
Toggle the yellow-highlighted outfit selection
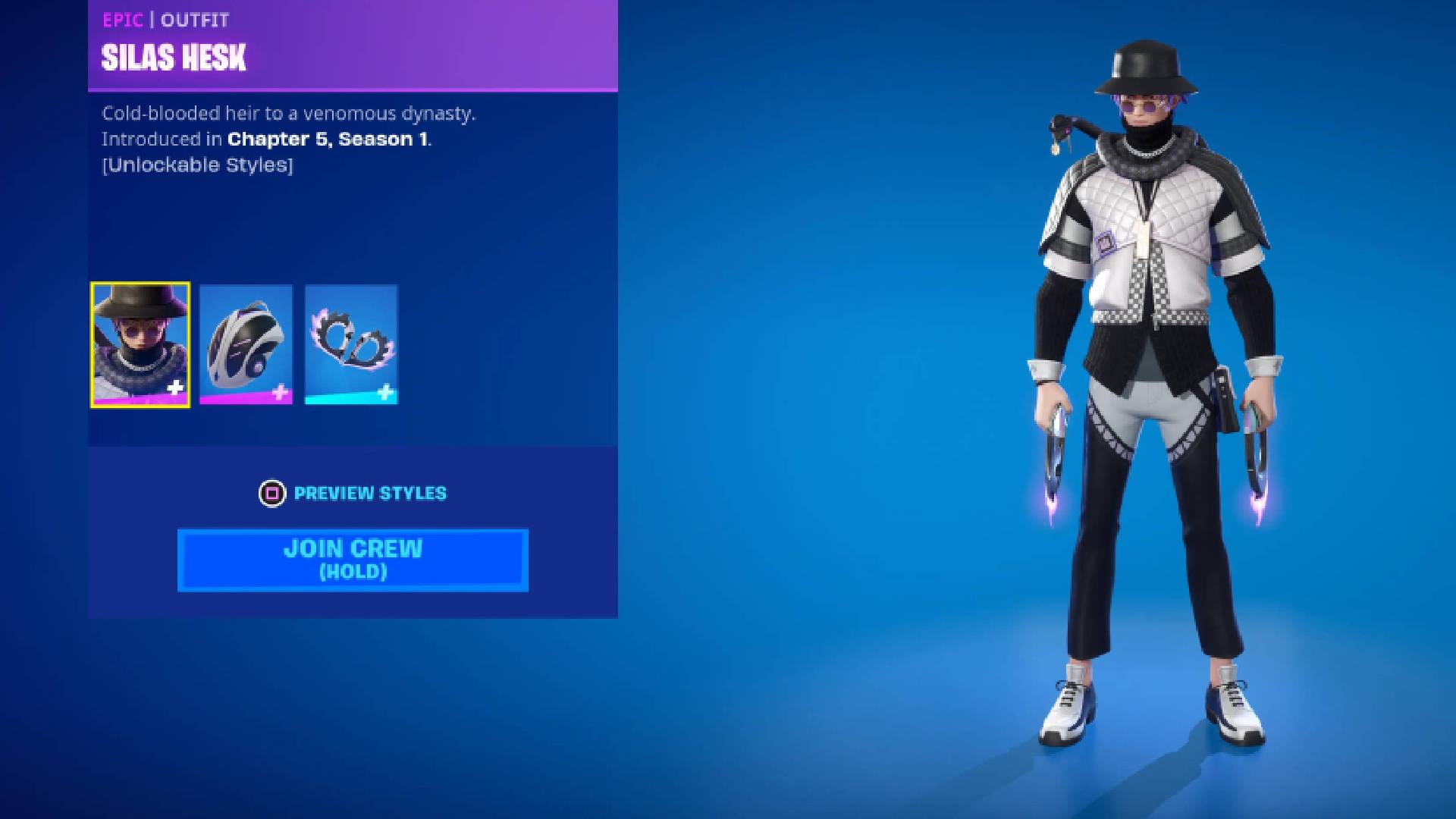[x=139, y=345]
